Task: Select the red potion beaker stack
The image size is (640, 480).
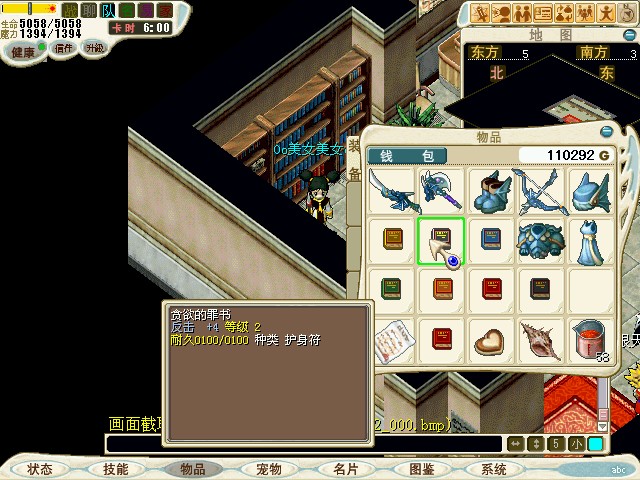Action: coord(588,340)
